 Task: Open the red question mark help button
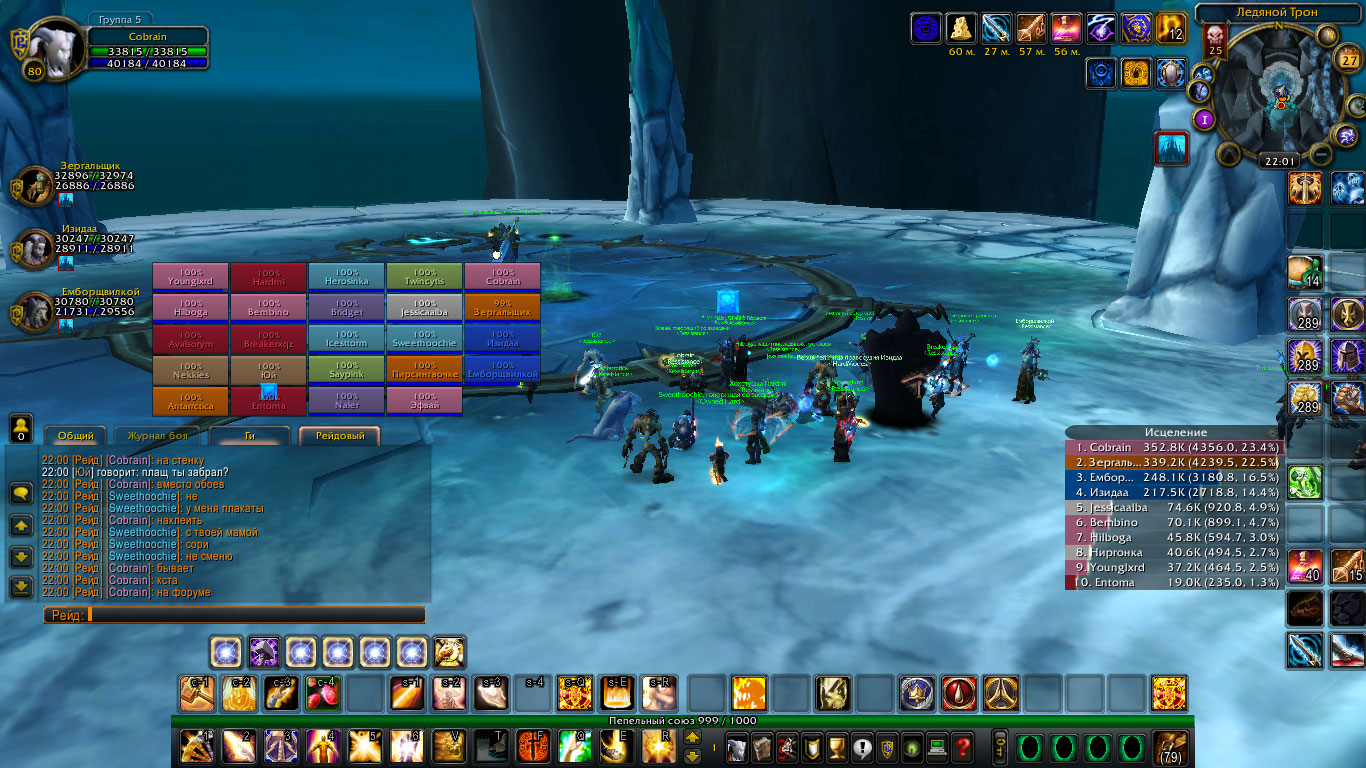point(962,746)
